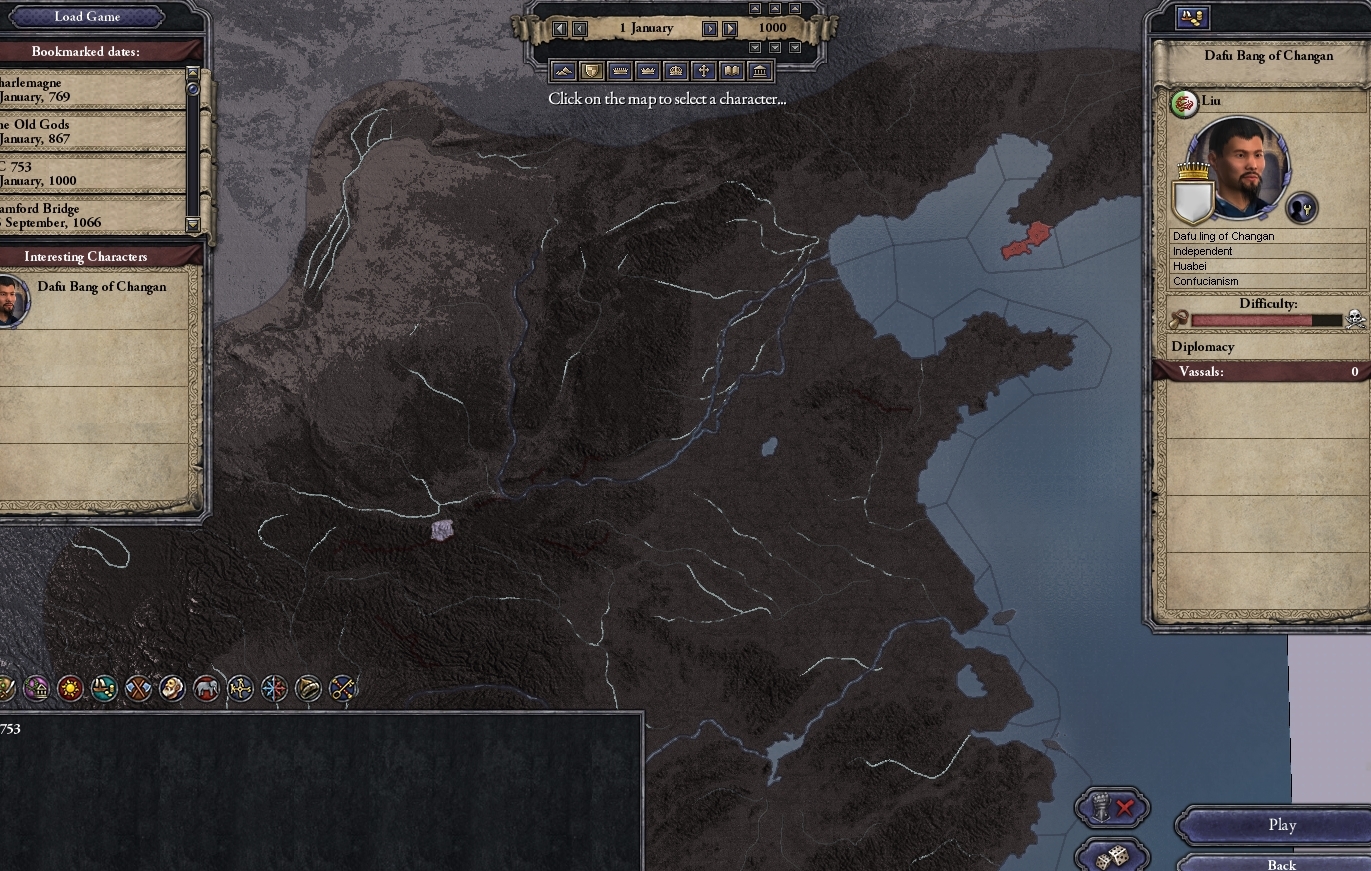Toggle the sun mapmode at bottom left

point(71,688)
